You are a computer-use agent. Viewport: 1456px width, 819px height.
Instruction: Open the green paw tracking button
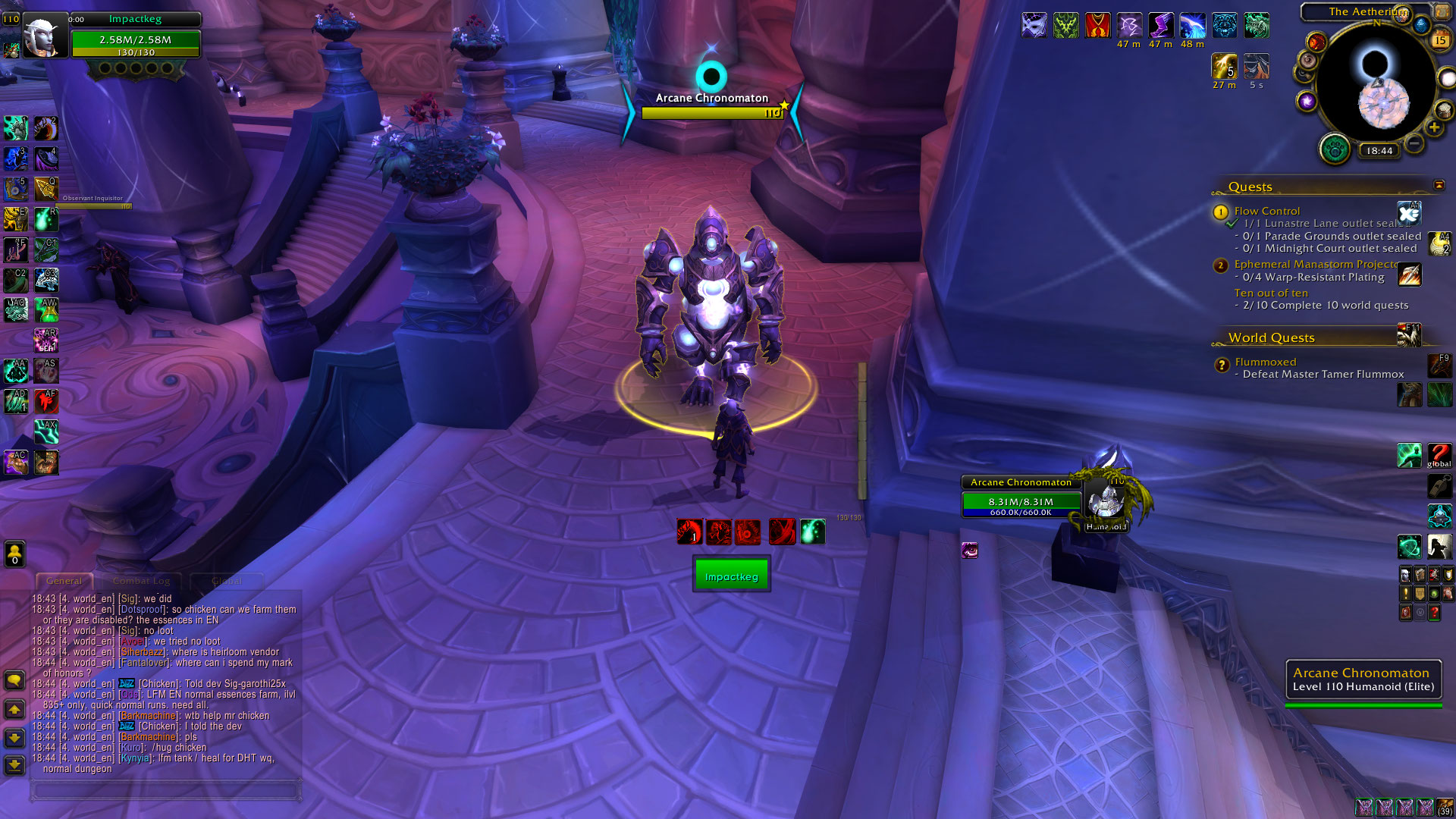point(1335,149)
